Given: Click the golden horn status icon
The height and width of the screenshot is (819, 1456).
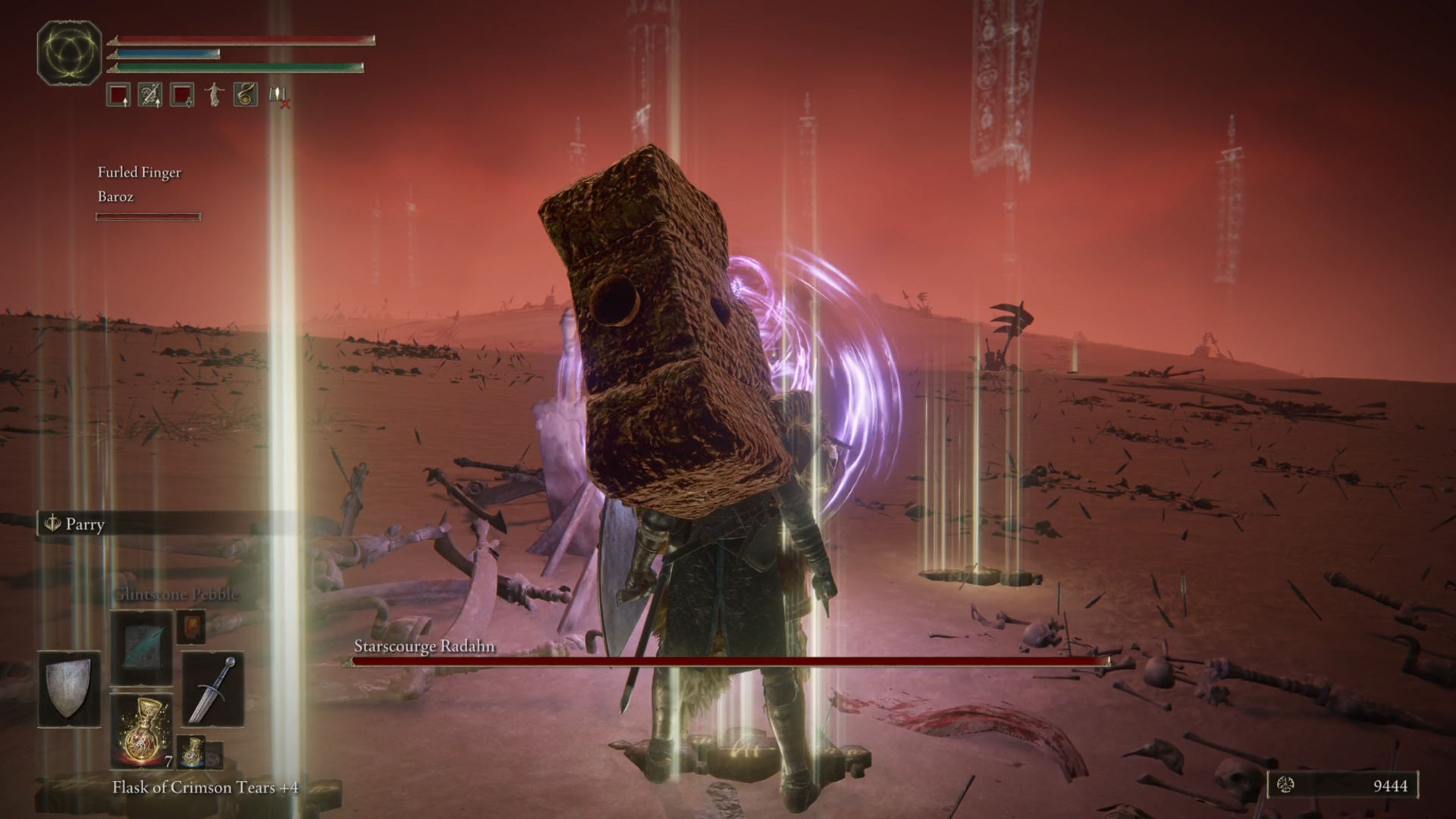Looking at the screenshot, I should 245,95.
